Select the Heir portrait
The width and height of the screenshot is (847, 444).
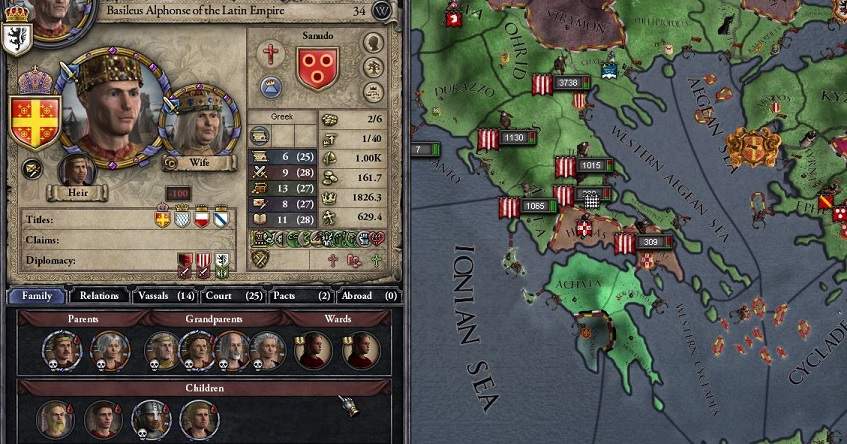(x=76, y=170)
